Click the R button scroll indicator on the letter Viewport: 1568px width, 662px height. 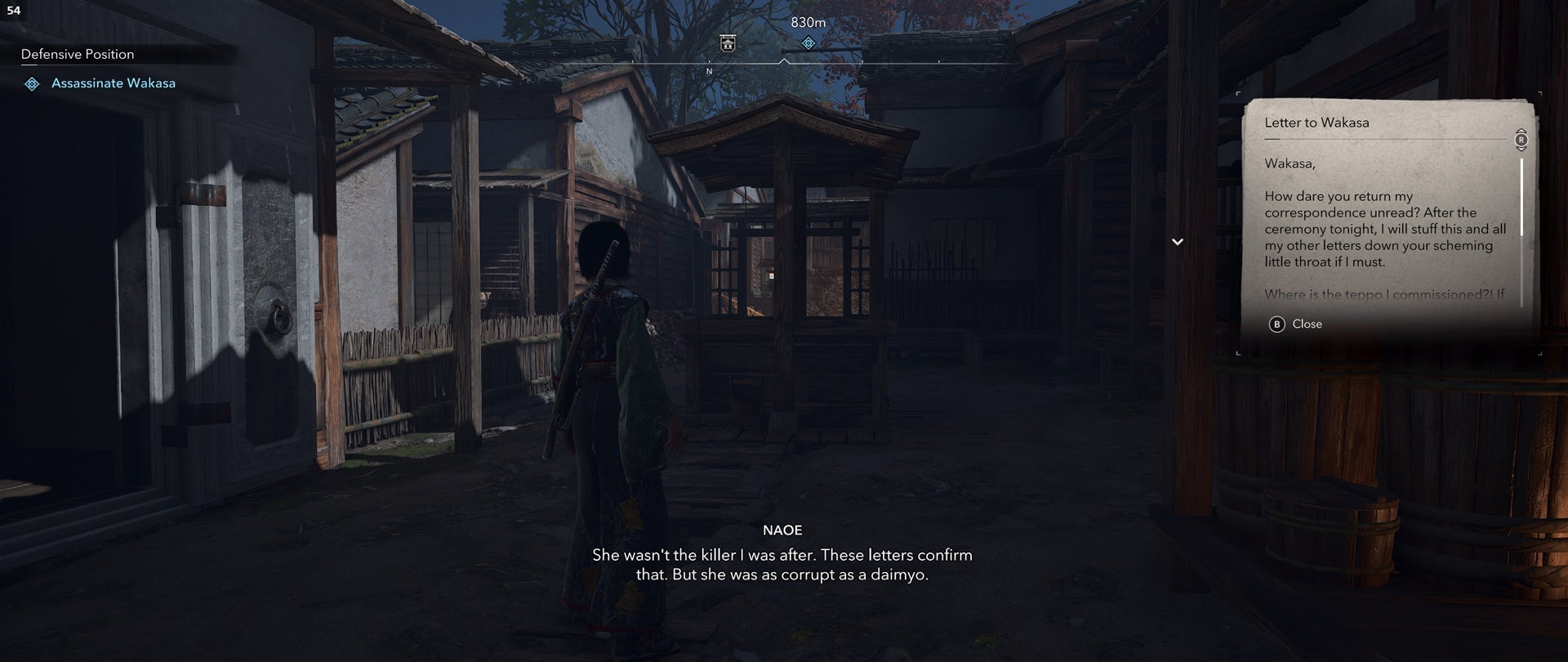pyautogui.click(x=1521, y=141)
